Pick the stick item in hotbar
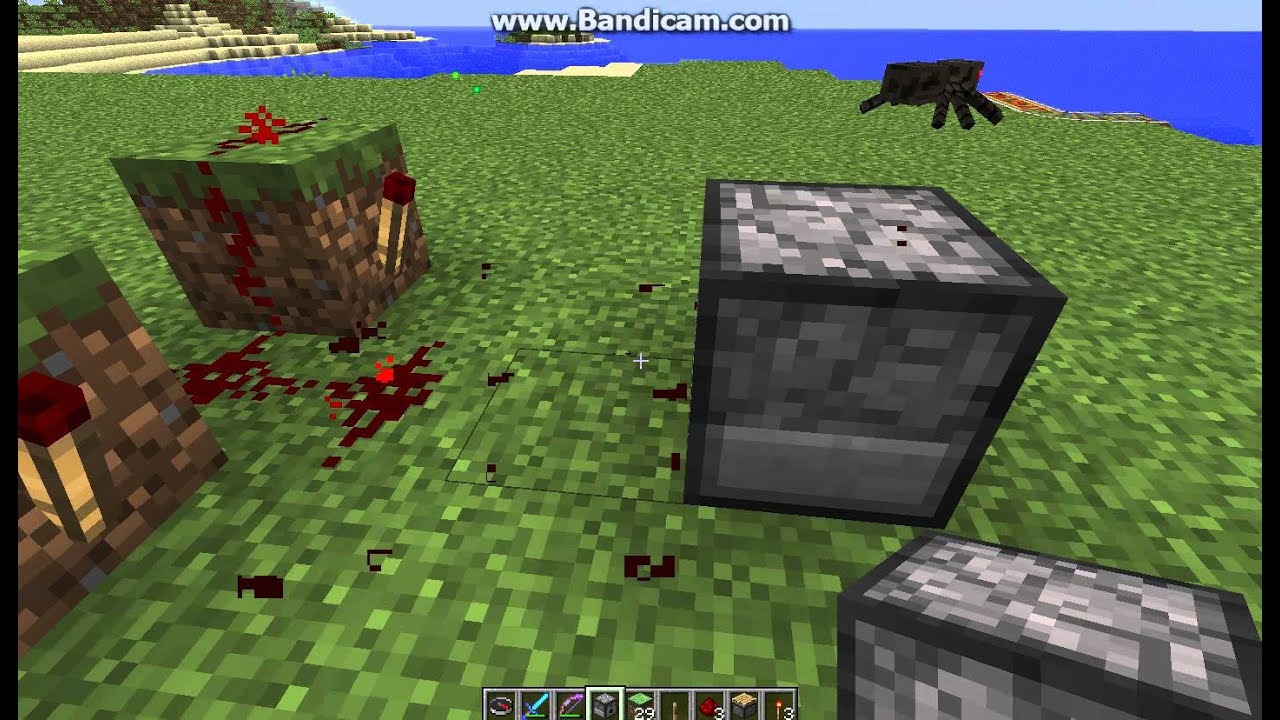The width and height of the screenshot is (1280, 720). click(675, 705)
